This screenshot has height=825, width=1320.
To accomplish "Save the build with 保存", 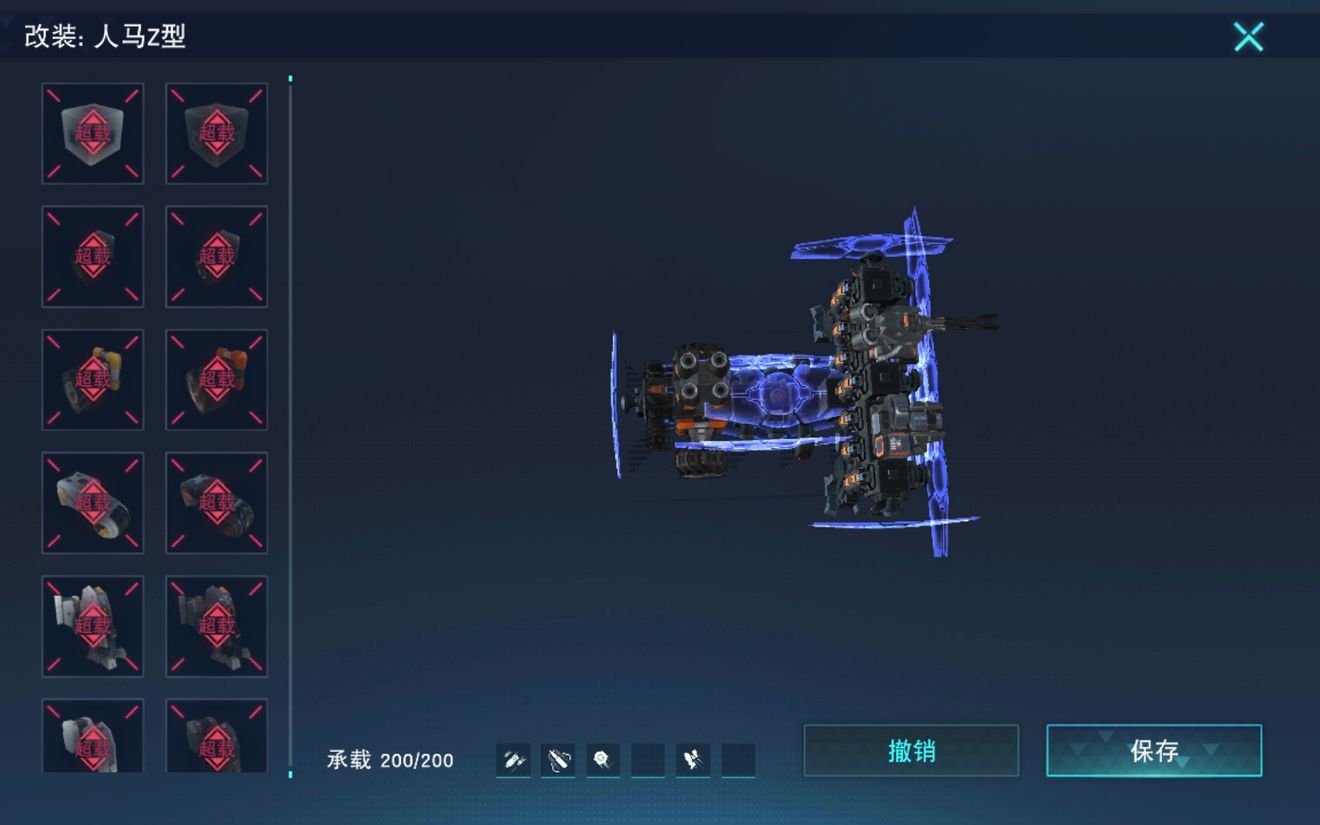I will [1154, 751].
